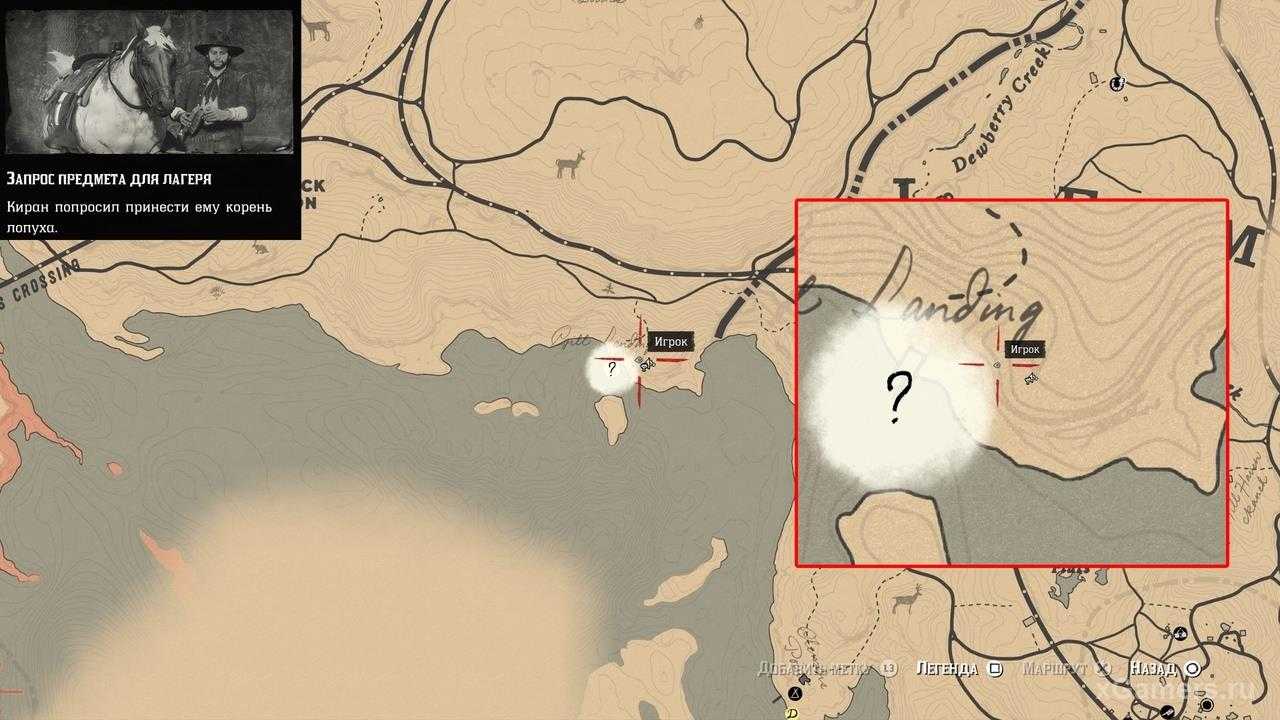Select the round black marker near Dewberry Creek
1280x720 pixels.
coord(1118,81)
